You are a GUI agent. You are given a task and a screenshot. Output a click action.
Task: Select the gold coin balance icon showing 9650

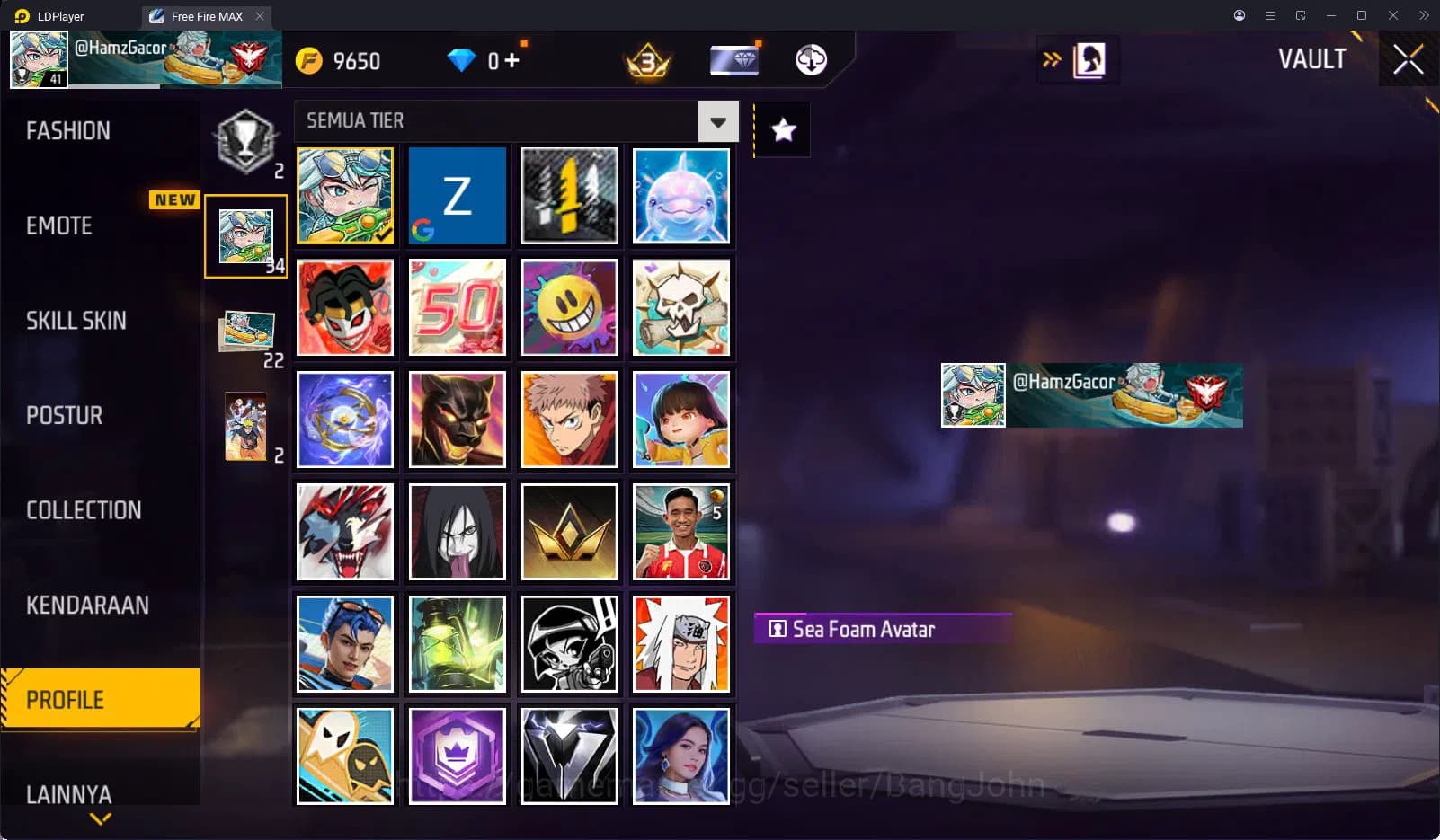point(307,60)
